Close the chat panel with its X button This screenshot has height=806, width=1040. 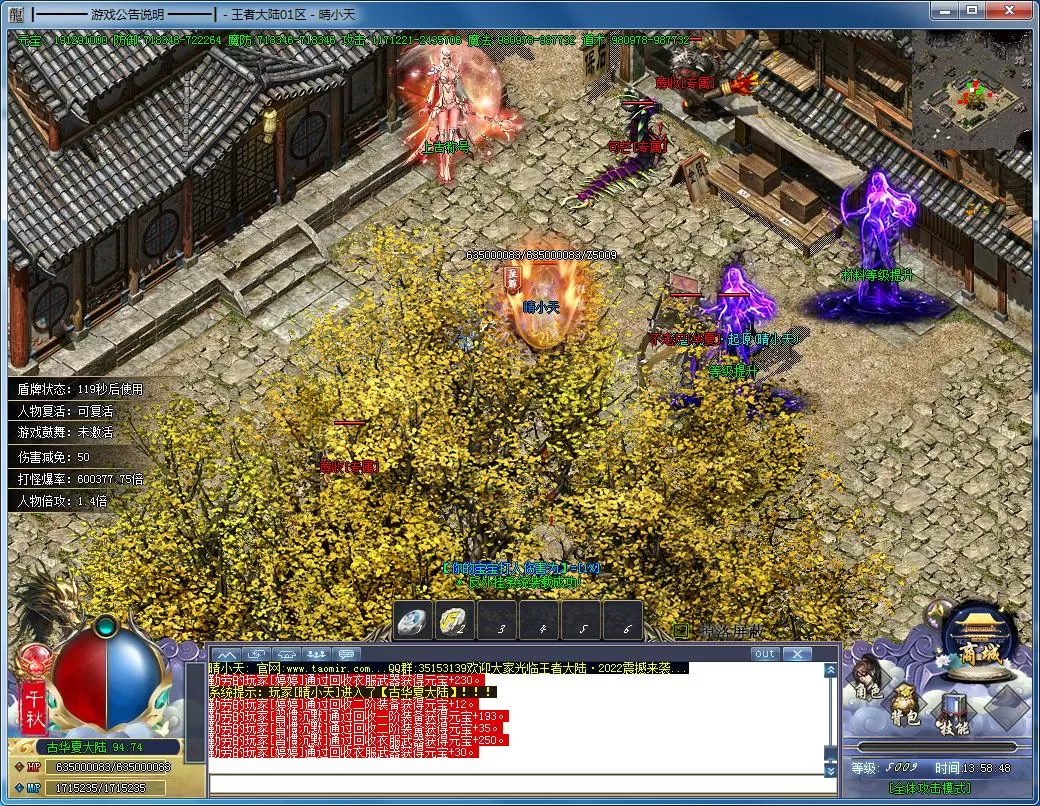pyautogui.click(x=796, y=654)
